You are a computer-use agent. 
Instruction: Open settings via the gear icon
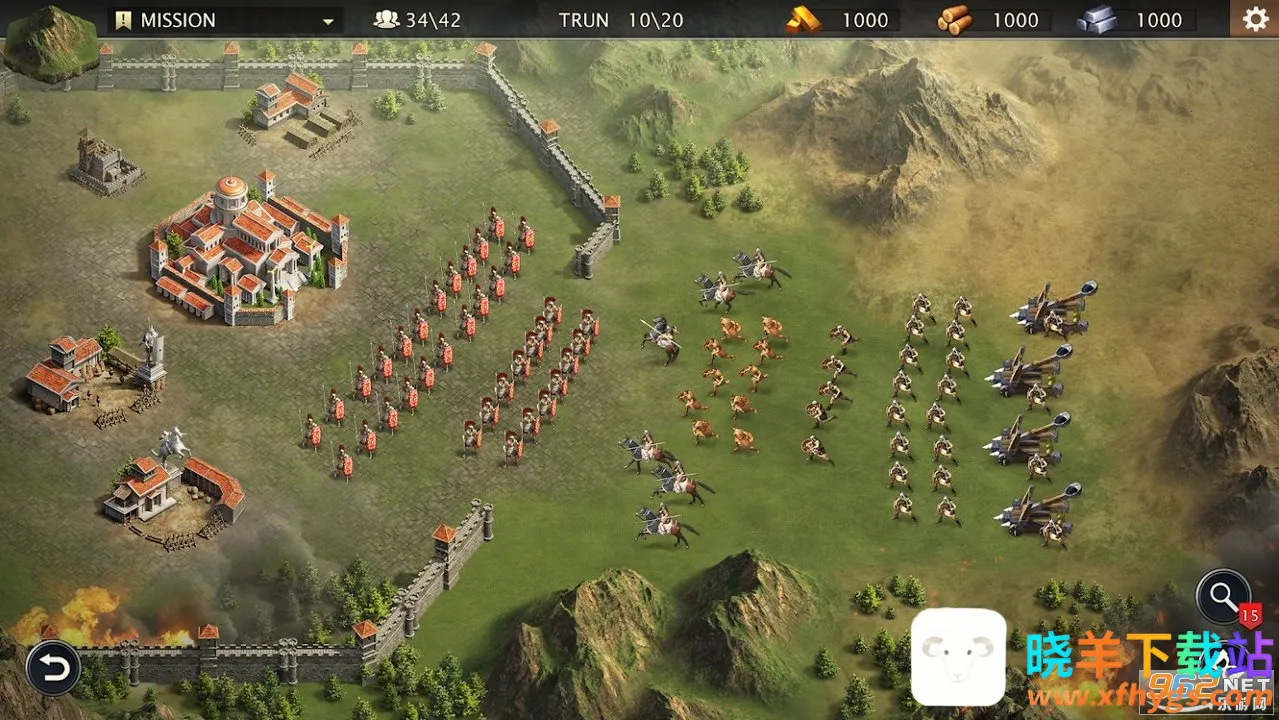pyautogui.click(x=1255, y=19)
